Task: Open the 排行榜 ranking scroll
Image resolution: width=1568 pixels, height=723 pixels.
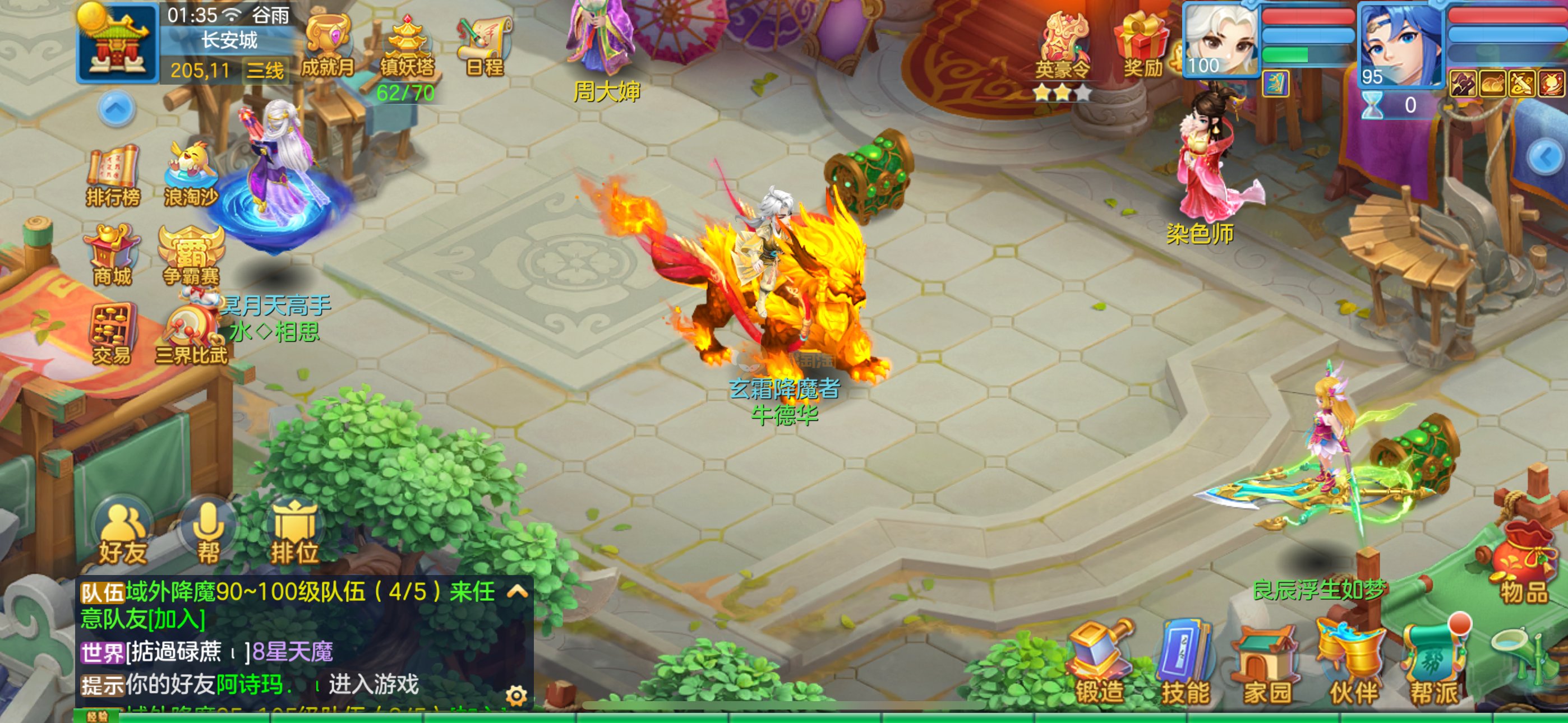Action: pos(113,173)
